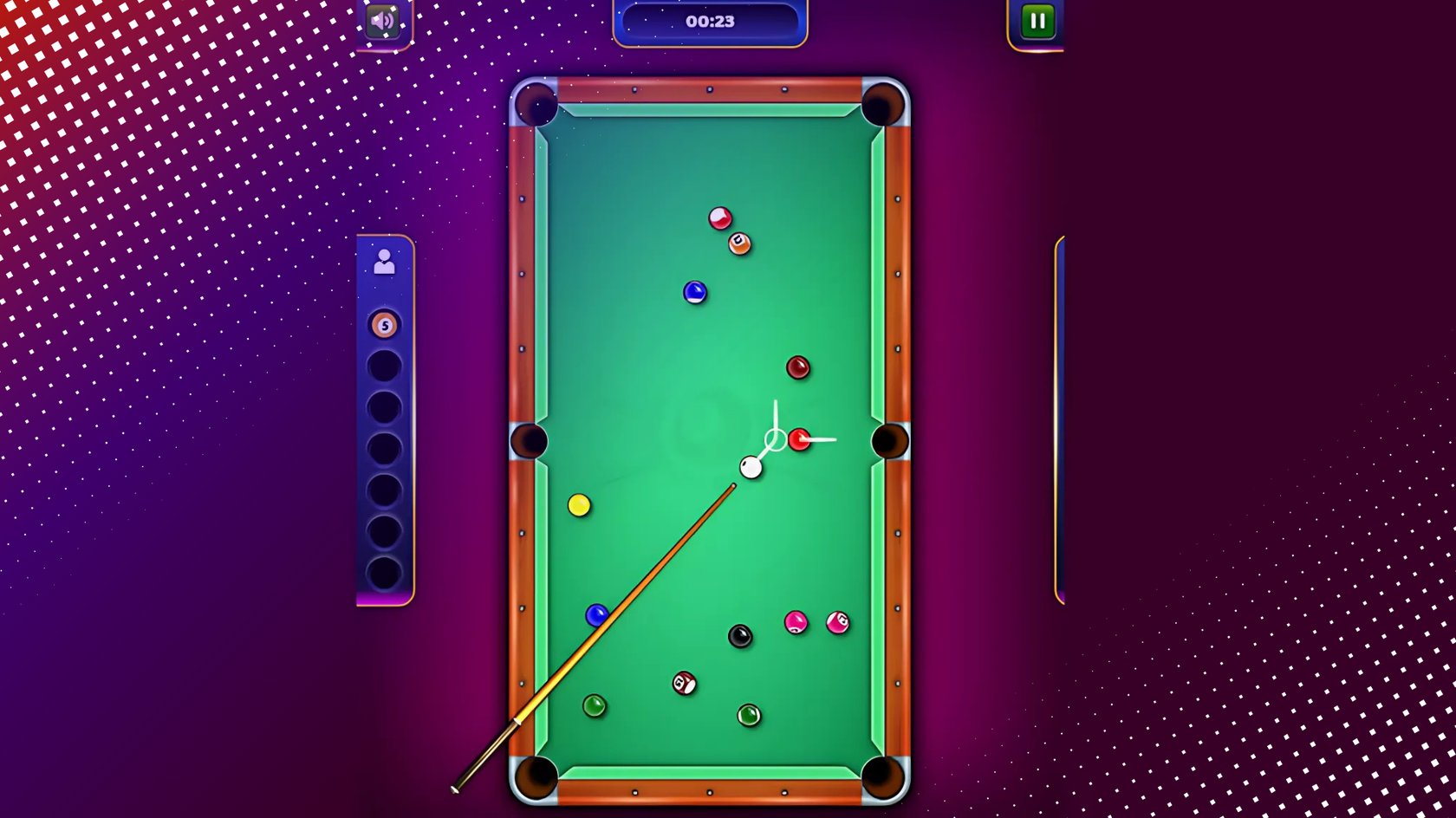Select the pocketed 5-ball in the left panel
1456x818 pixels.
384,324
